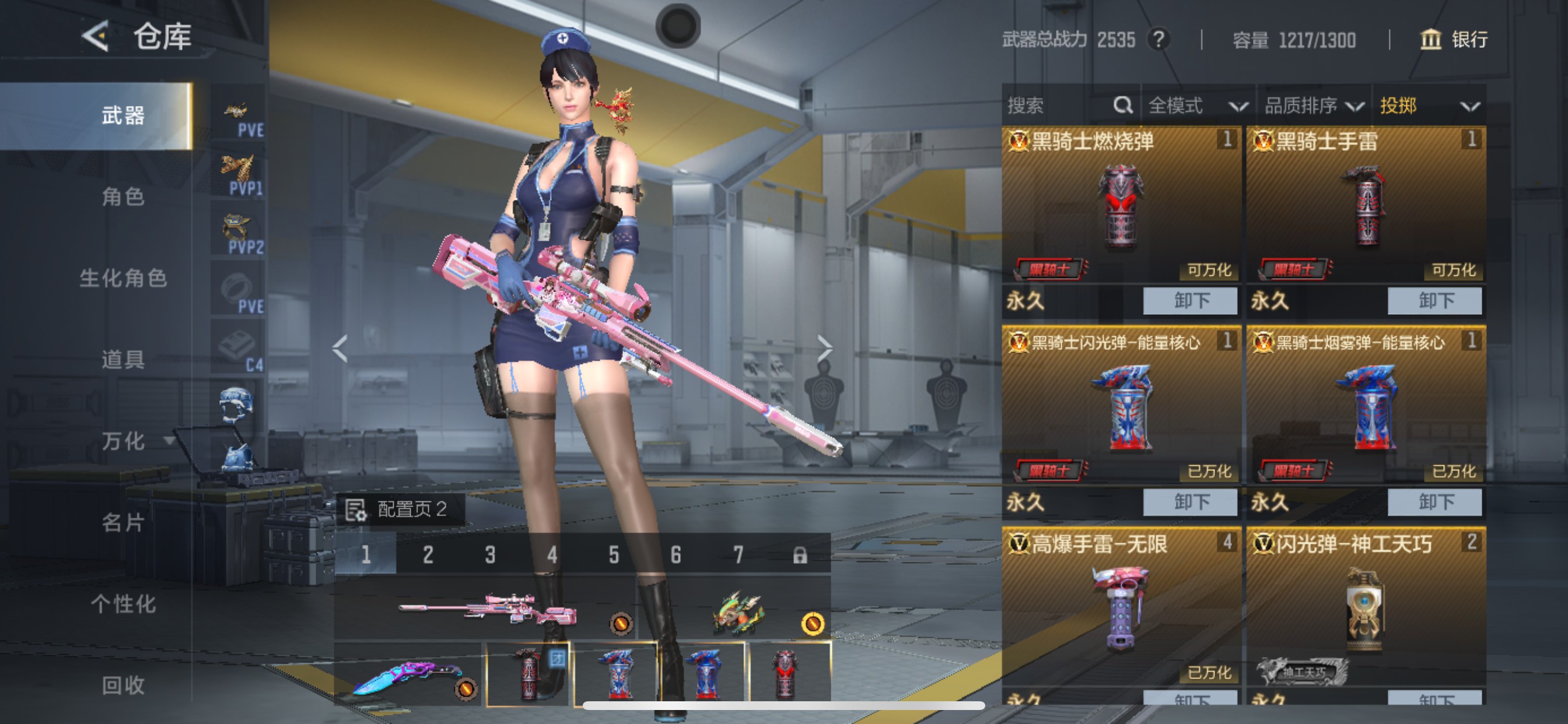
Task: Show weapon power help via question mark
Action: tap(1158, 40)
